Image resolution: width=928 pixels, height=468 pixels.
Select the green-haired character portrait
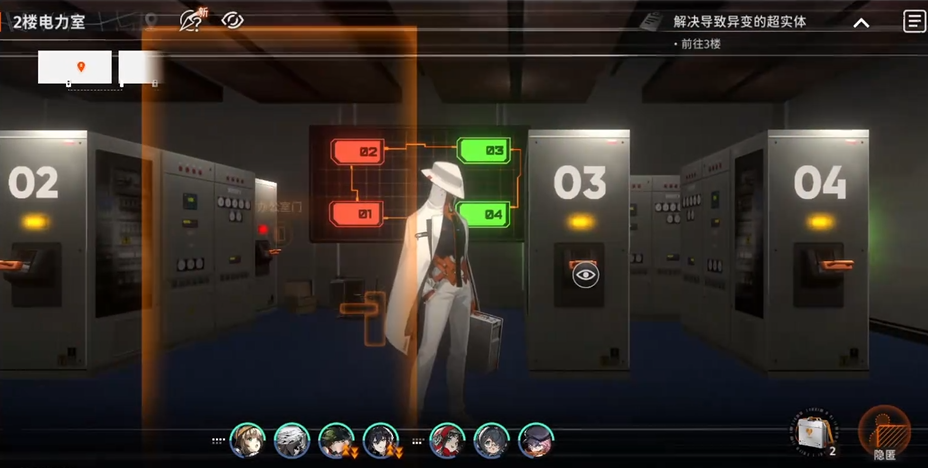[x=335, y=440]
